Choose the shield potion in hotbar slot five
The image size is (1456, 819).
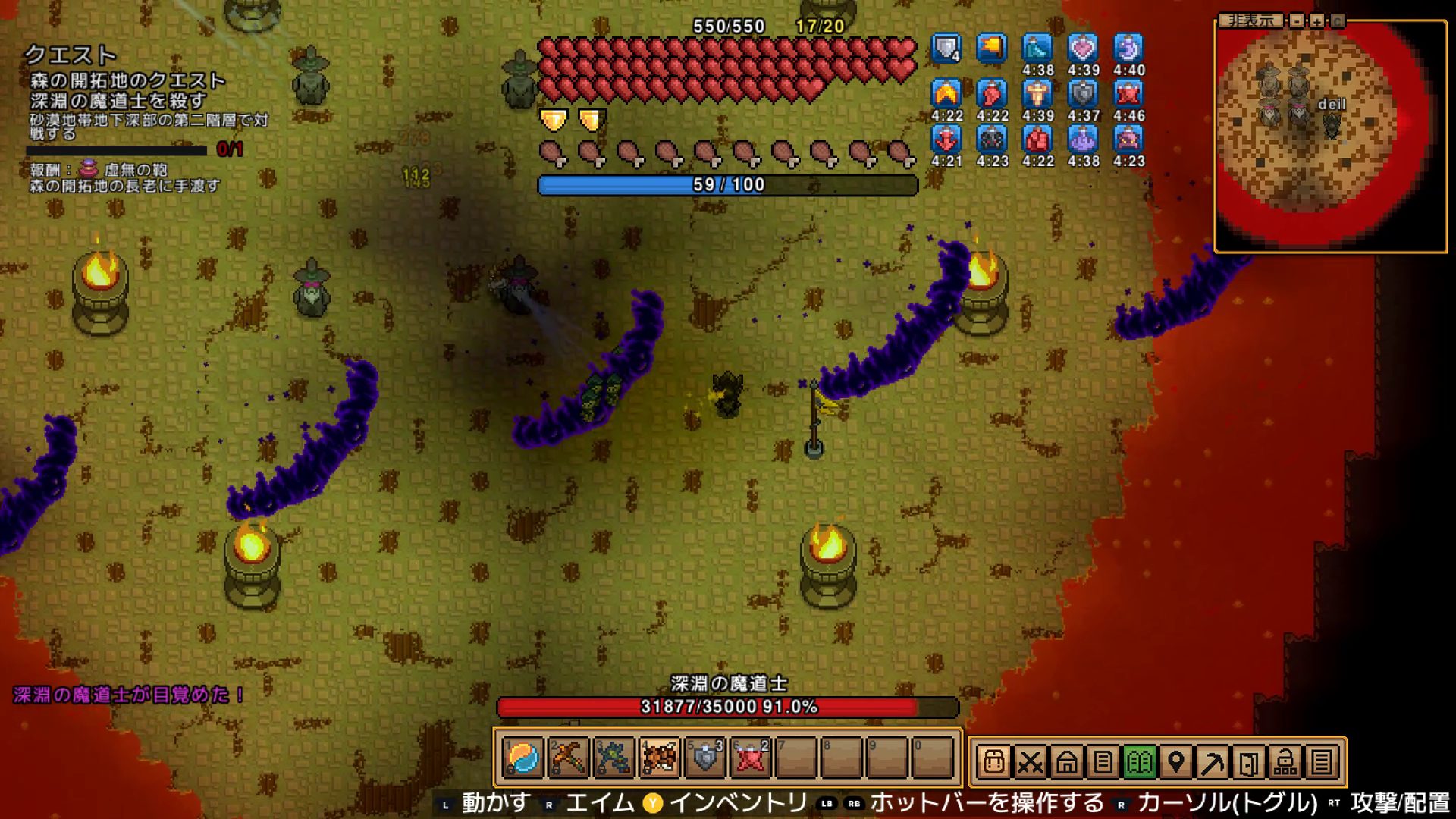tap(705, 758)
